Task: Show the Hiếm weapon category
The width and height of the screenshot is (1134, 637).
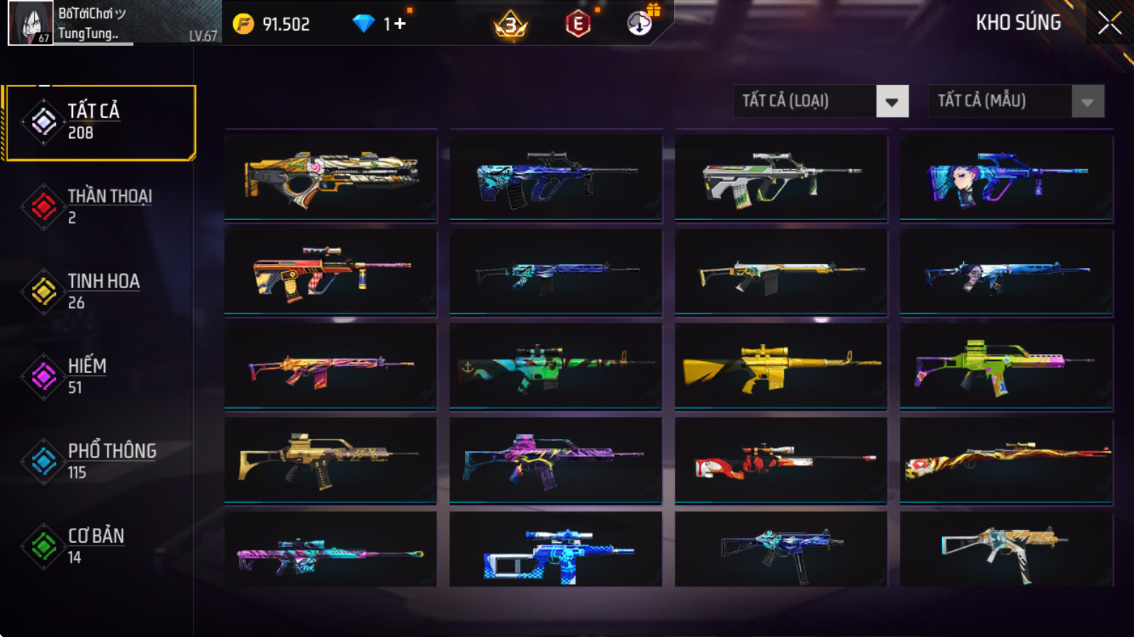Action: pyautogui.click(x=98, y=376)
